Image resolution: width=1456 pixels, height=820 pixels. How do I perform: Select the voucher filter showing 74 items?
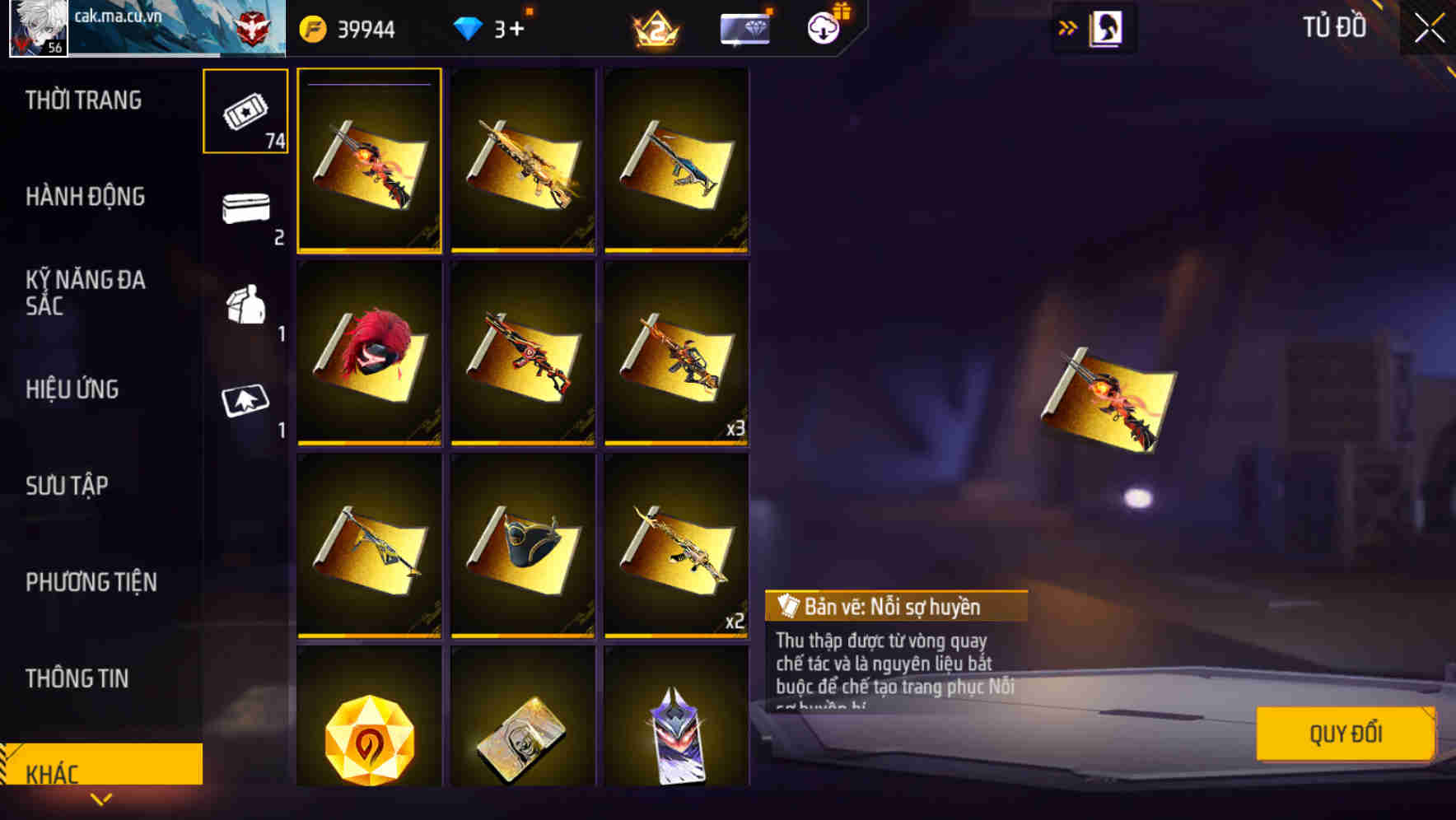(x=245, y=112)
